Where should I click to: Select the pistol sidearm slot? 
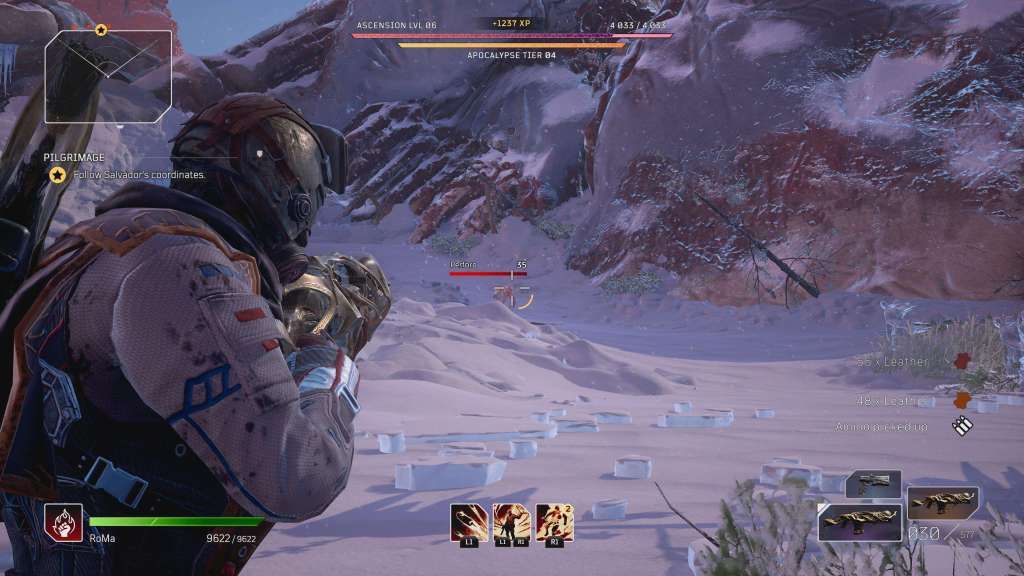pos(873,485)
